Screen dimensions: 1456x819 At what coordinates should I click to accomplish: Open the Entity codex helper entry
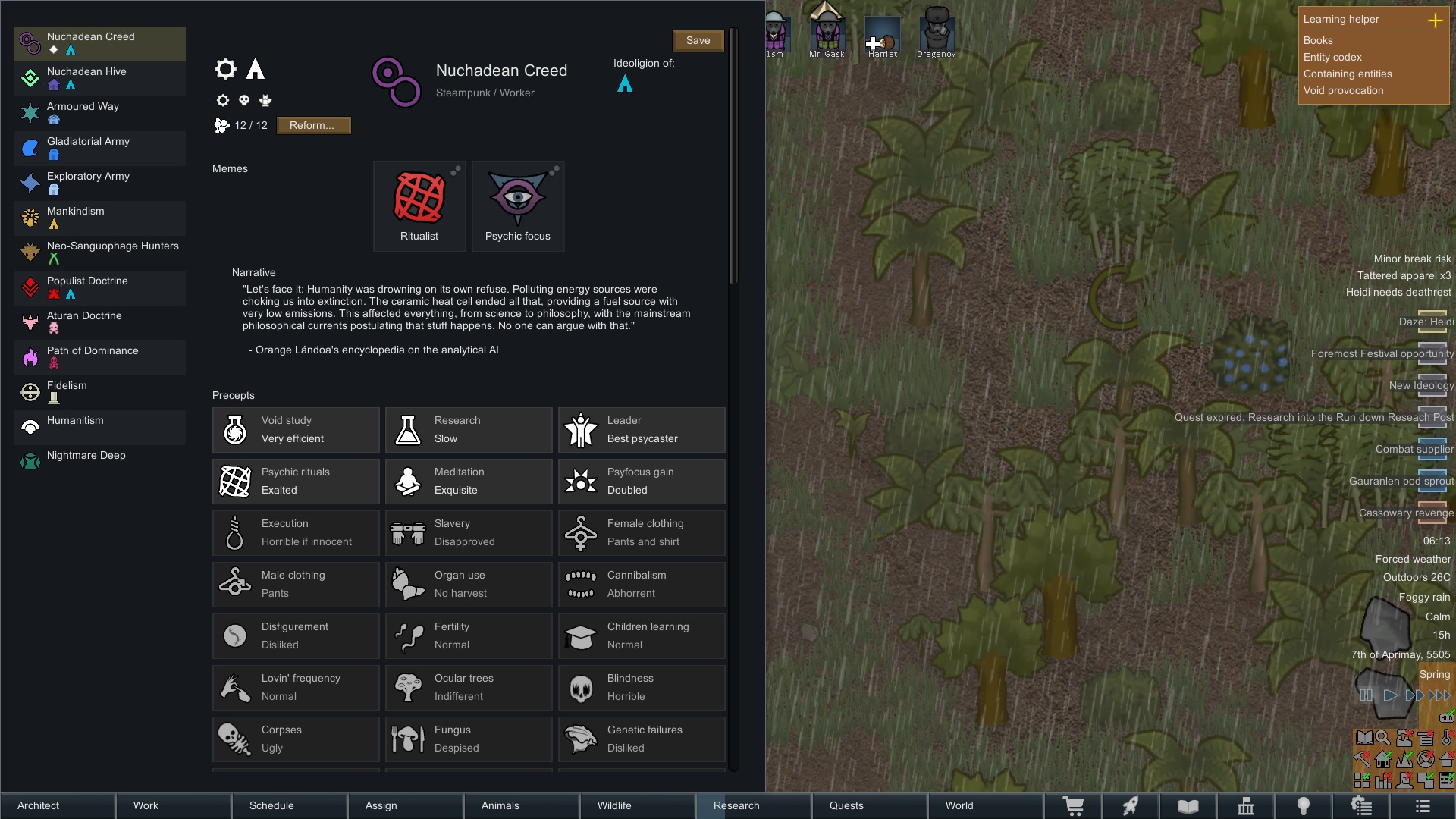tap(1332, 58)
